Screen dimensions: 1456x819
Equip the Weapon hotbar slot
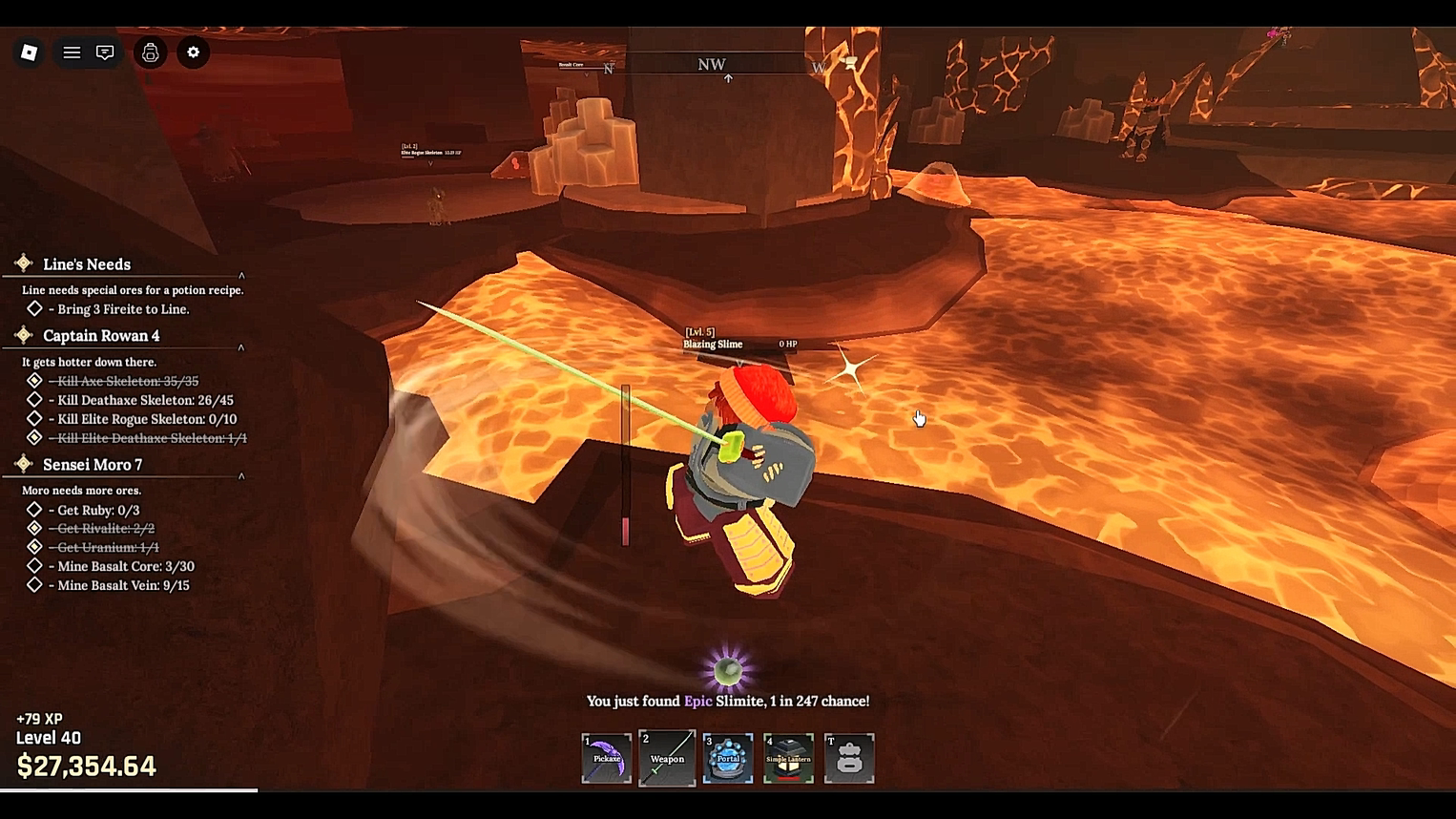point(667,759)
